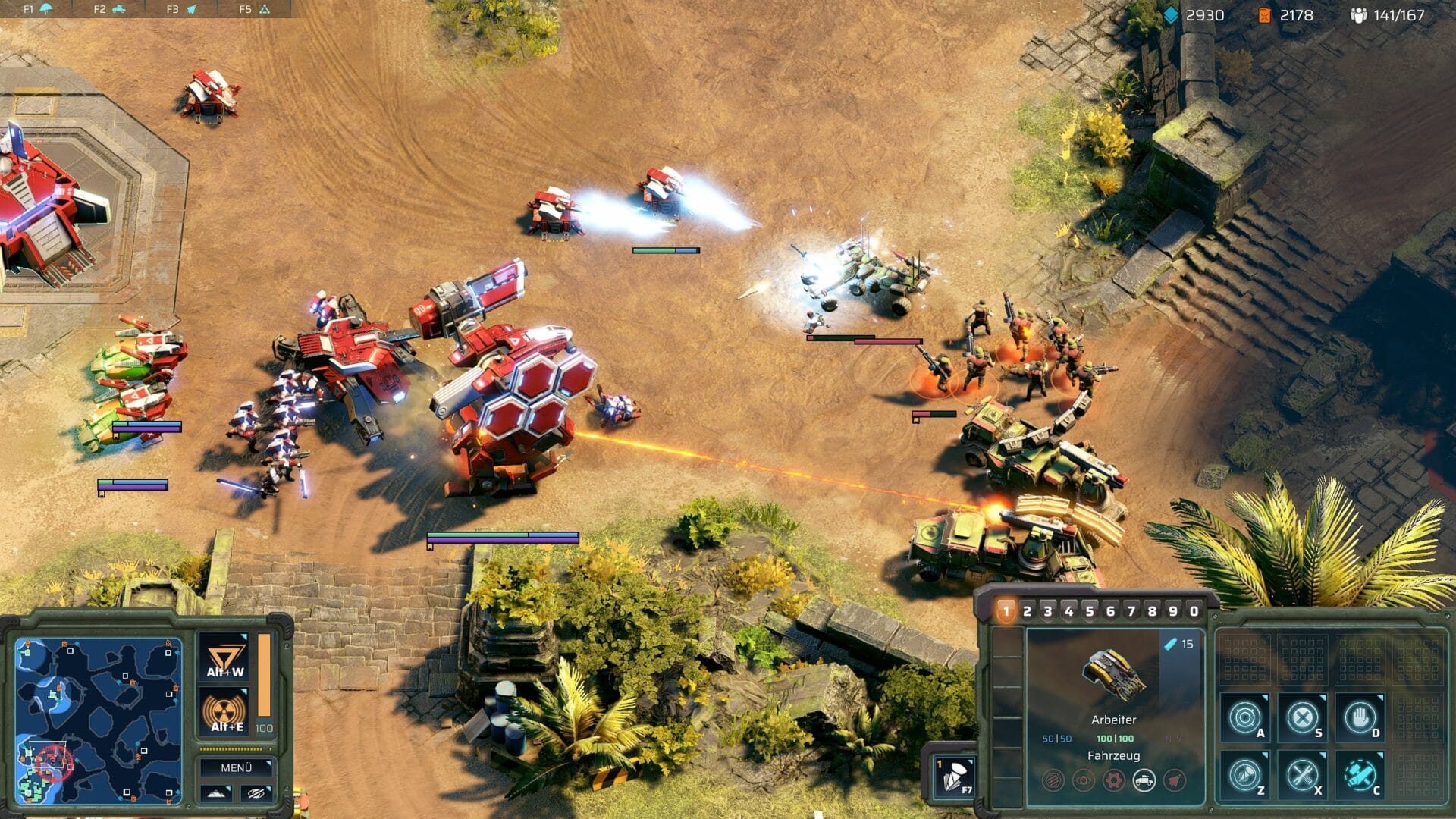Select the Attack move ability labeled A
Screen dimensions: 1456x819
[1245, 715]
